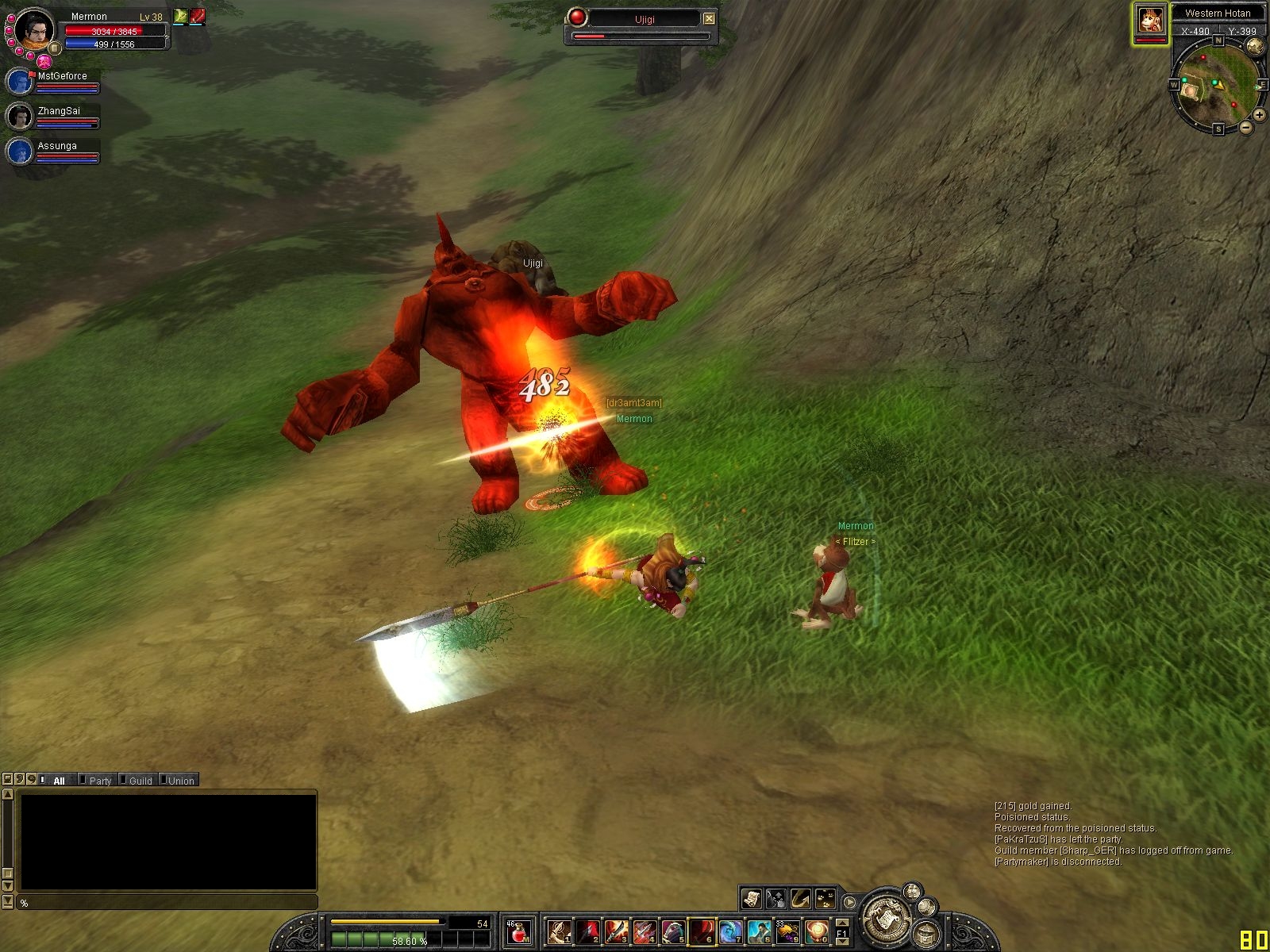
Task: Activate the blue swirl skill in slot 7
Action: [730, 932]
